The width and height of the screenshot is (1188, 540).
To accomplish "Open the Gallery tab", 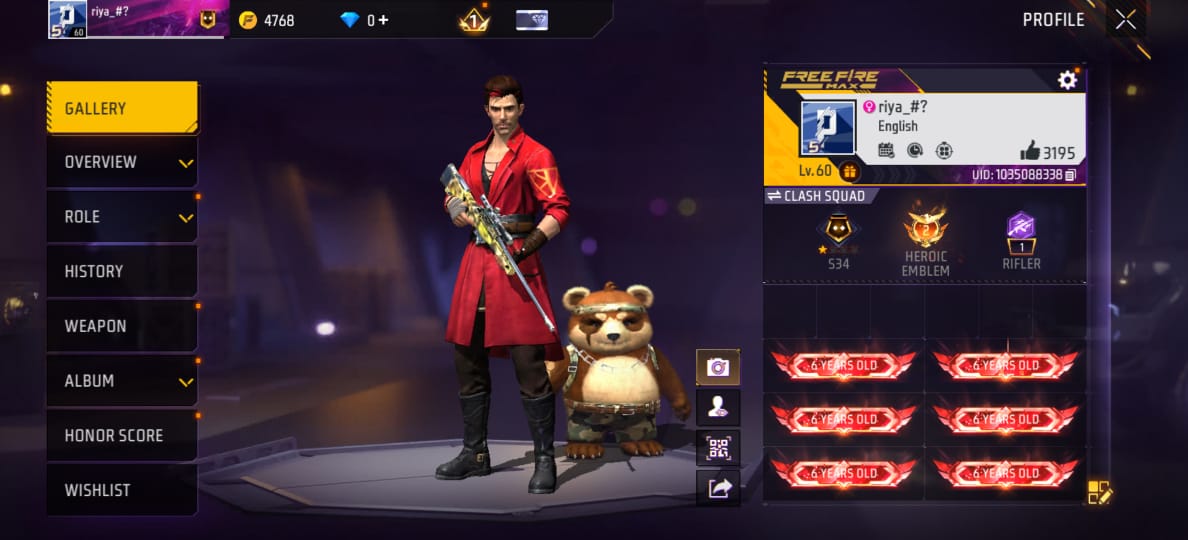I will [121, 108].
